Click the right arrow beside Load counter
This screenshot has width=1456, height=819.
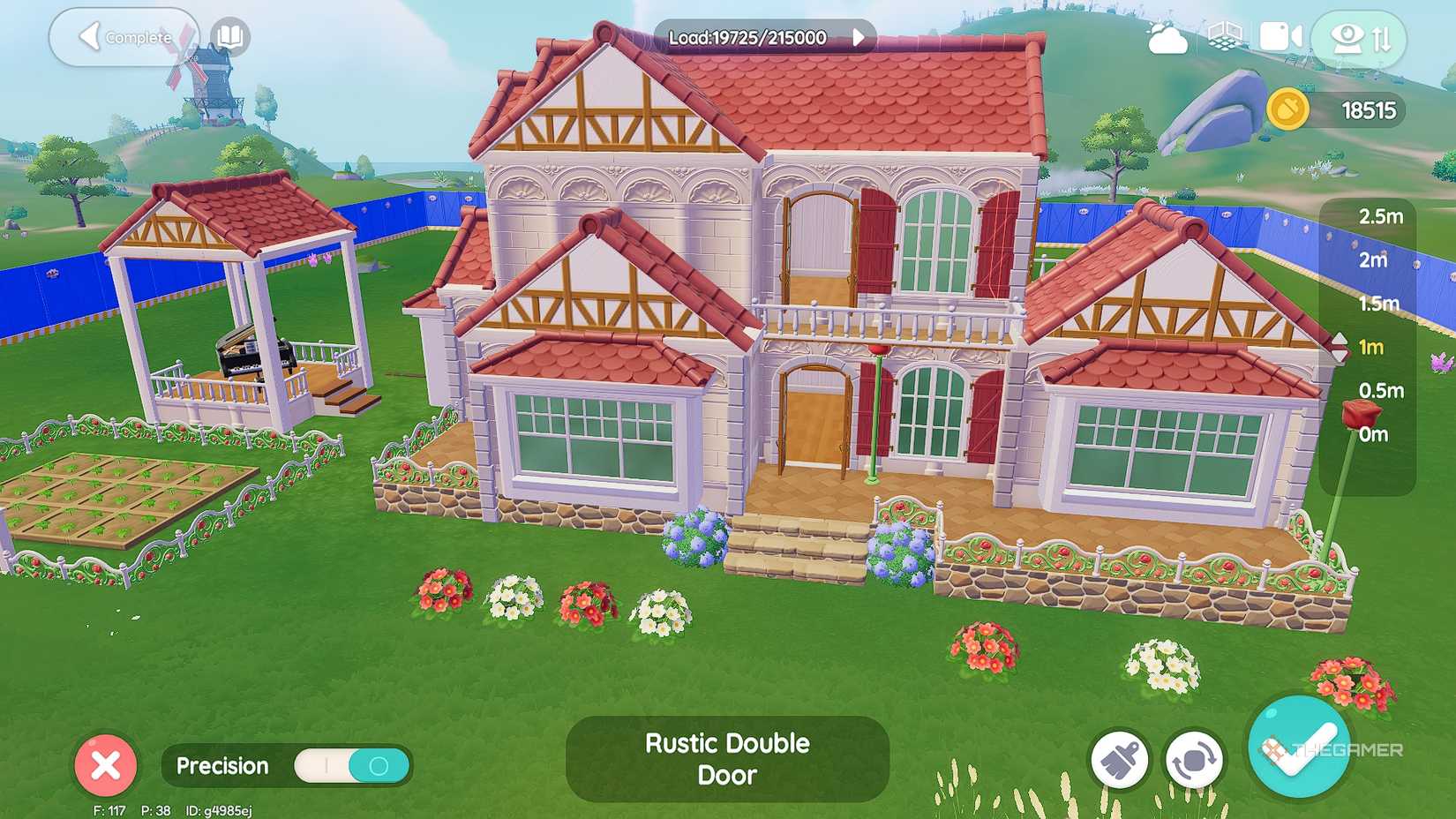857,38
